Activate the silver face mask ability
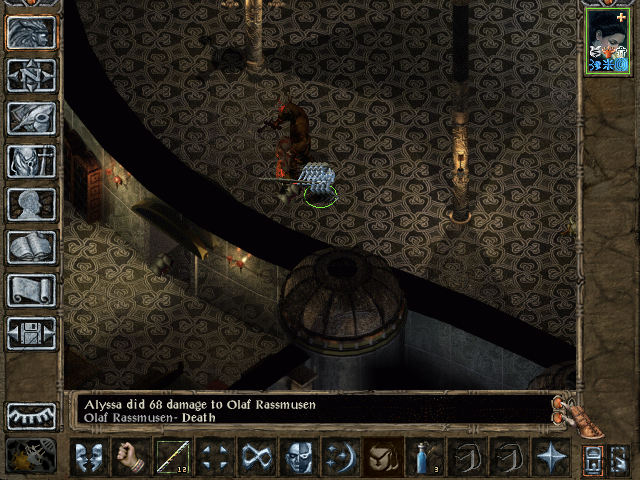The height and width of the screenshot is (480, 640). pos(298,458)
